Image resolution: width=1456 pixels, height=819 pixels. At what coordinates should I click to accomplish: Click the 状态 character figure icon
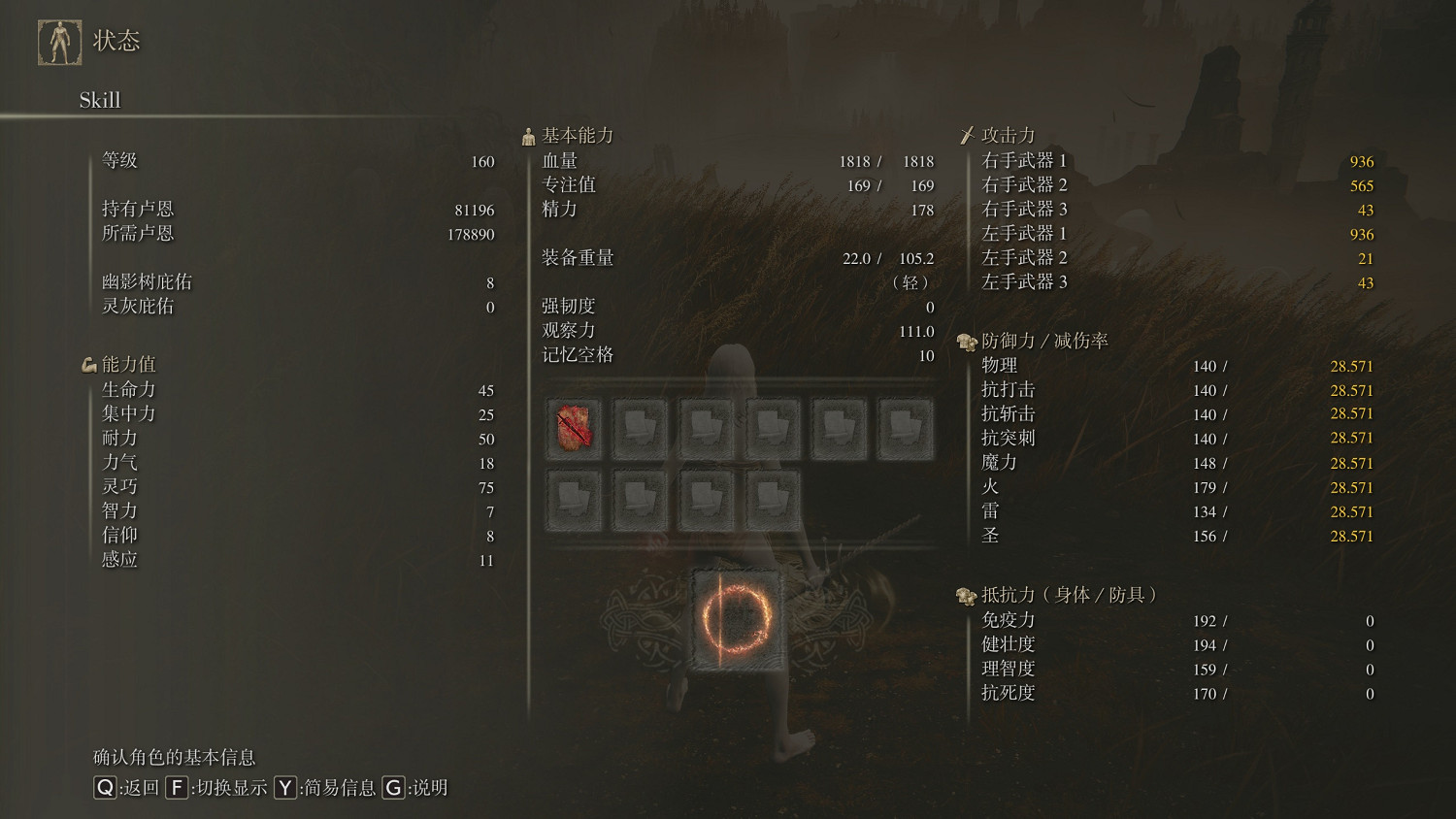pos(60,39)
